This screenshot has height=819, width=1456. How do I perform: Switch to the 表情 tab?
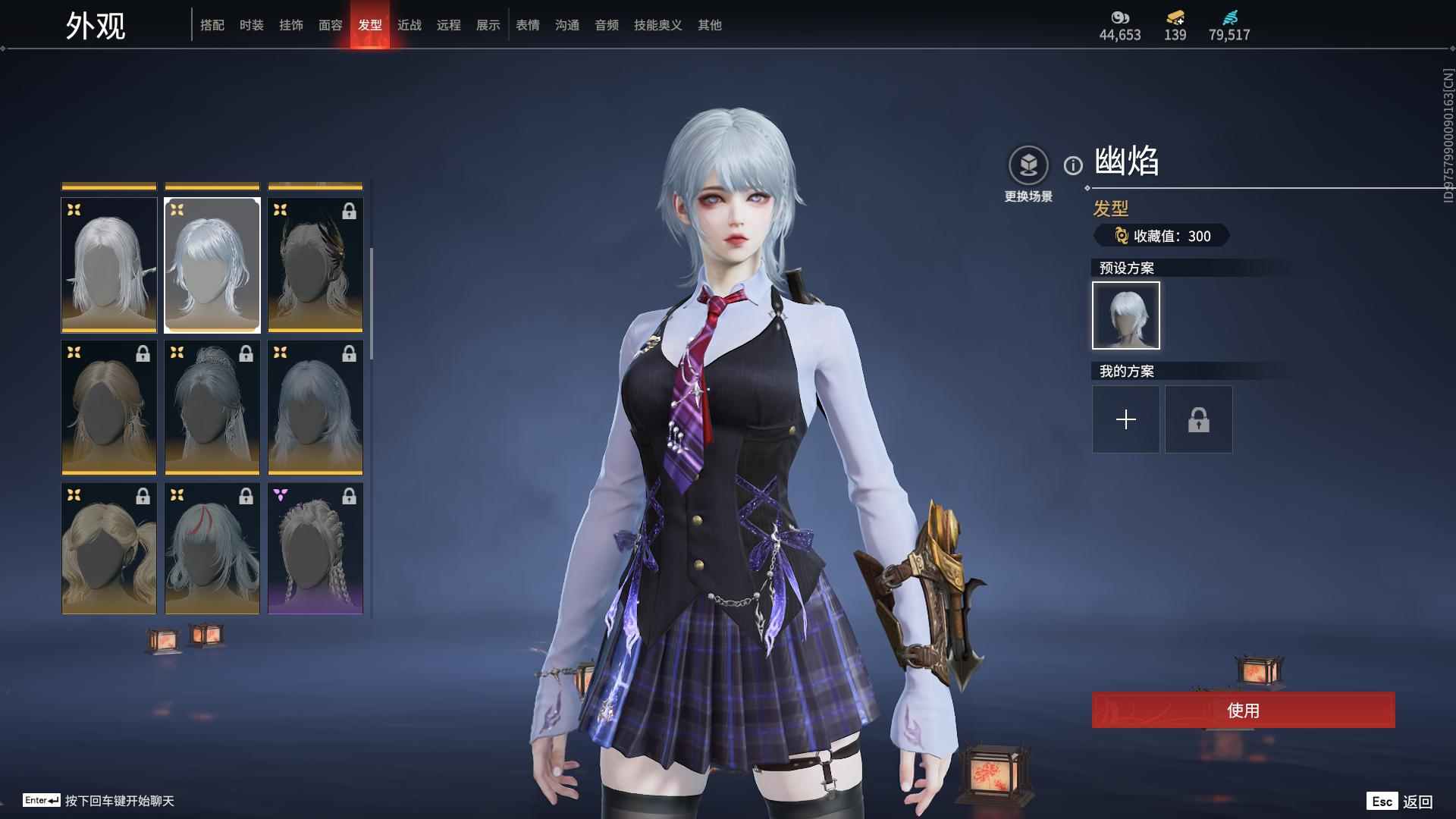click(x=527, y=25)
